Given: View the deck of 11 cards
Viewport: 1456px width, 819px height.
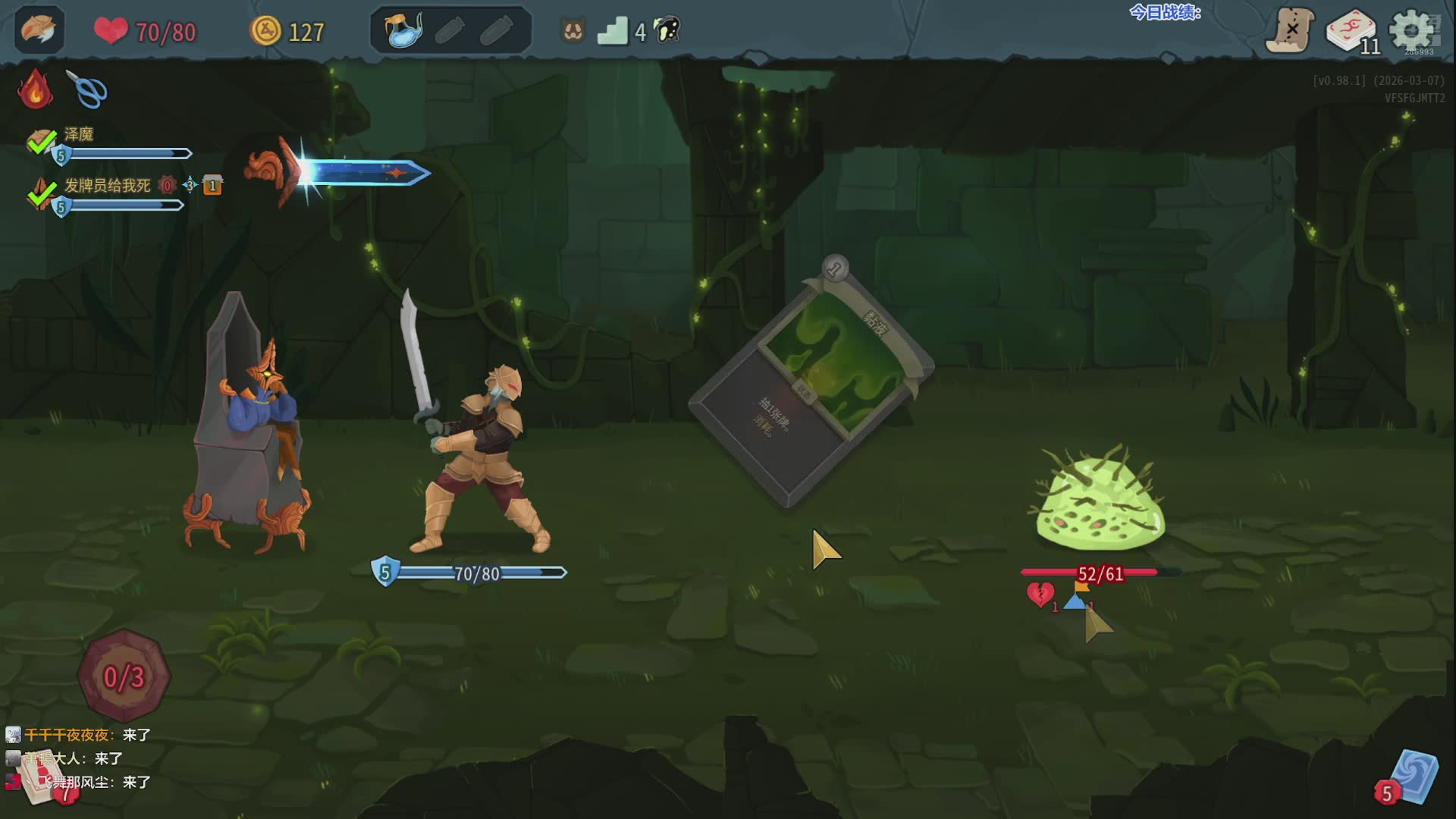Looking at the screenshot, I should [x=1352, y=32].
